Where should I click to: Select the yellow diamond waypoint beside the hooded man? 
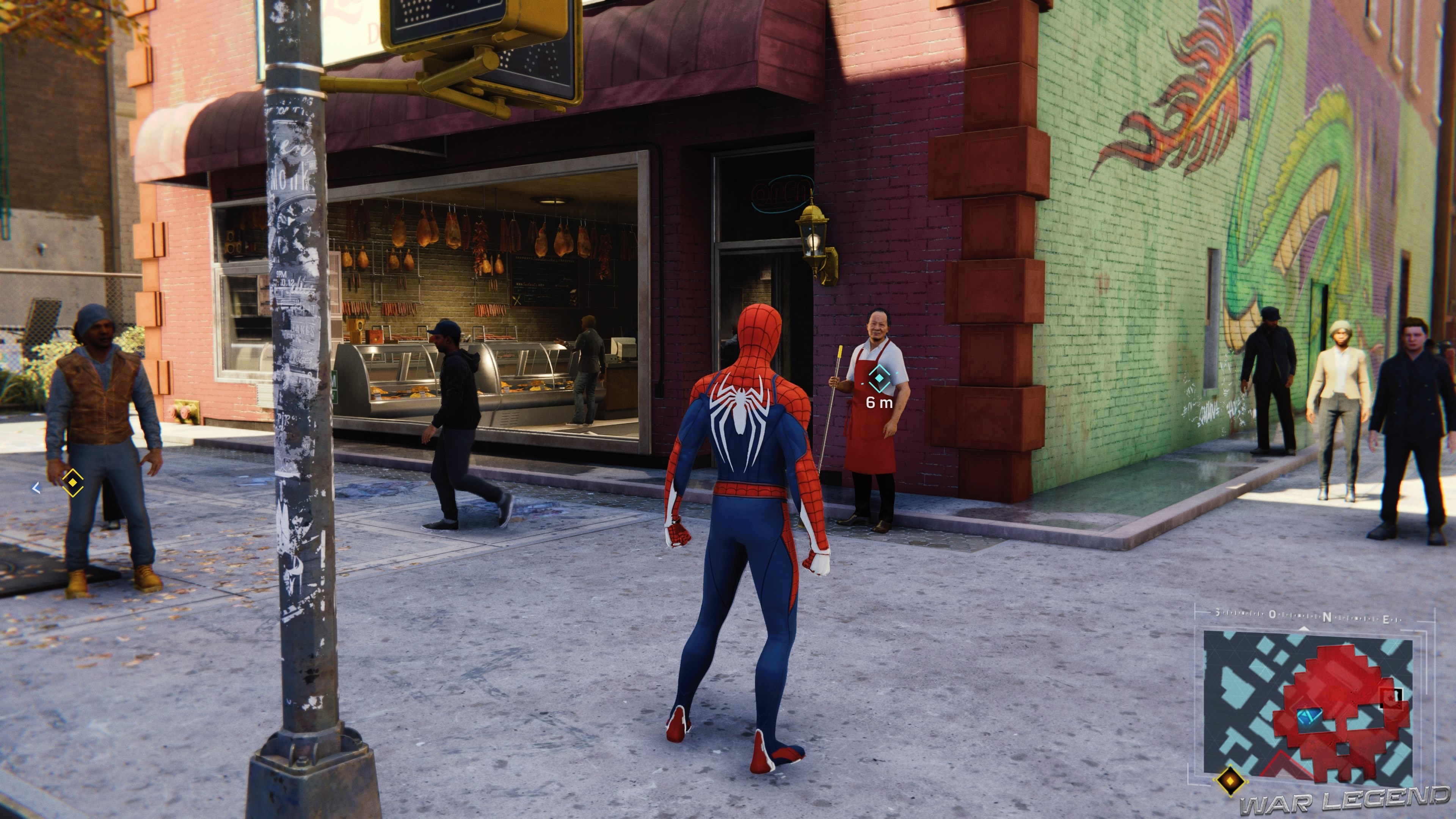point(72,483)
